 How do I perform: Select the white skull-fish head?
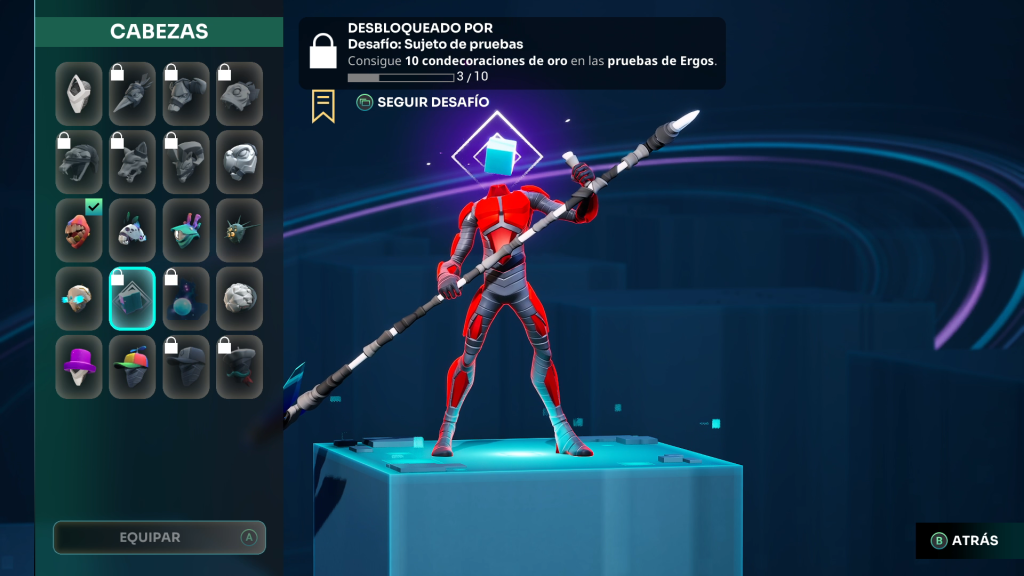click(132, 230)
